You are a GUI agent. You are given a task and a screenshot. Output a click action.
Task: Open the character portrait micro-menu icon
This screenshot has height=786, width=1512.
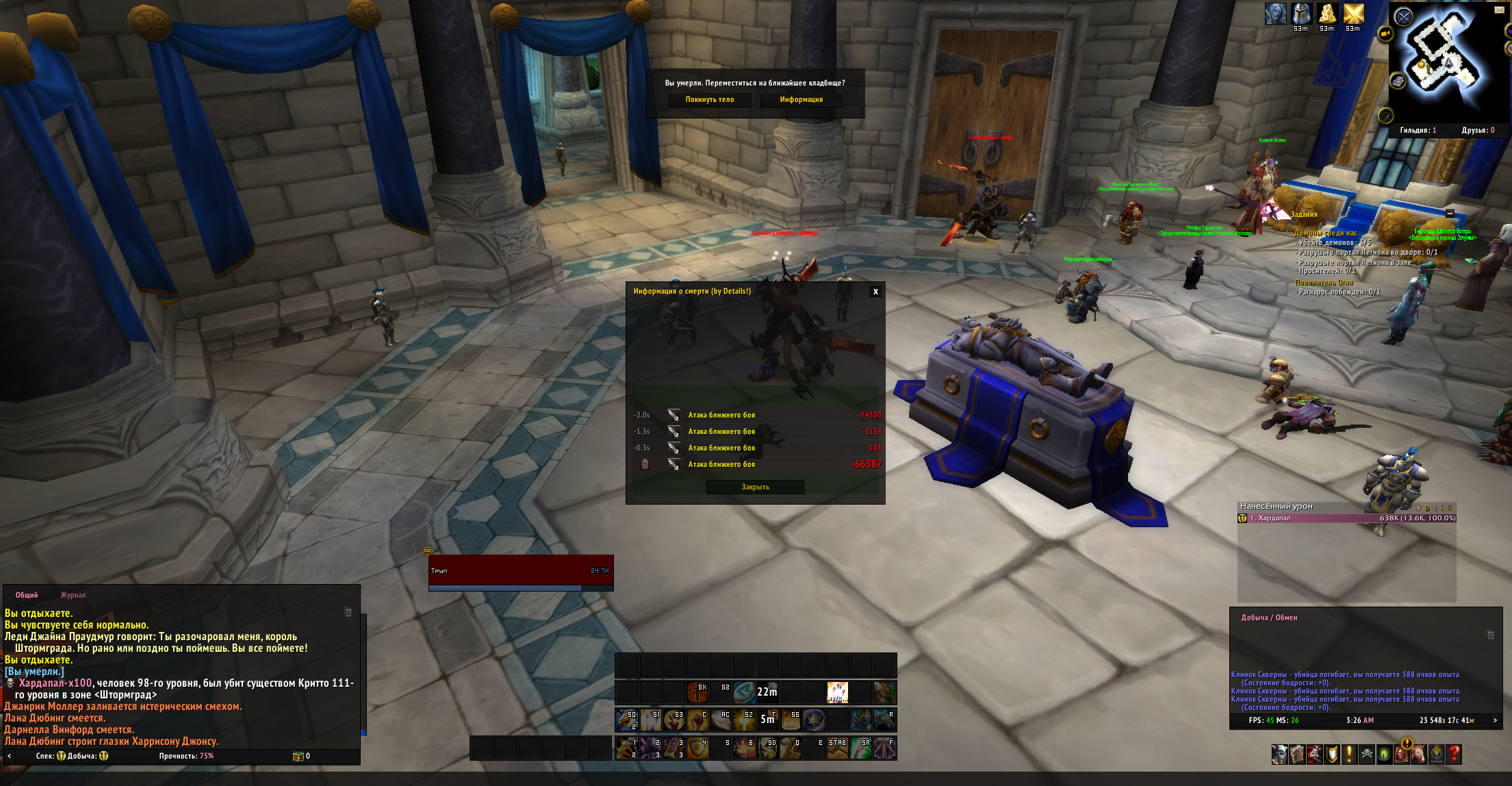click(x=1279, y=755)
